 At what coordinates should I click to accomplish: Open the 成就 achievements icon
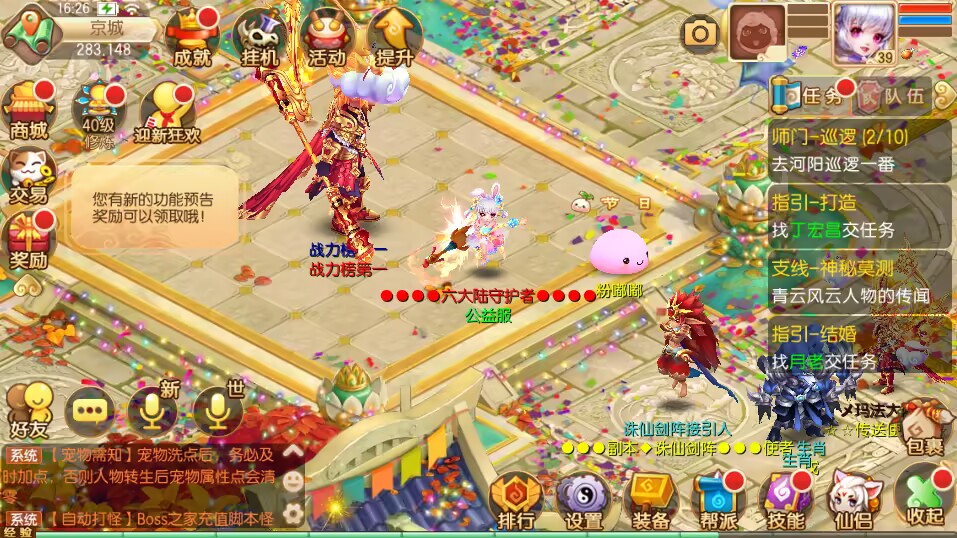coord(192,38)
